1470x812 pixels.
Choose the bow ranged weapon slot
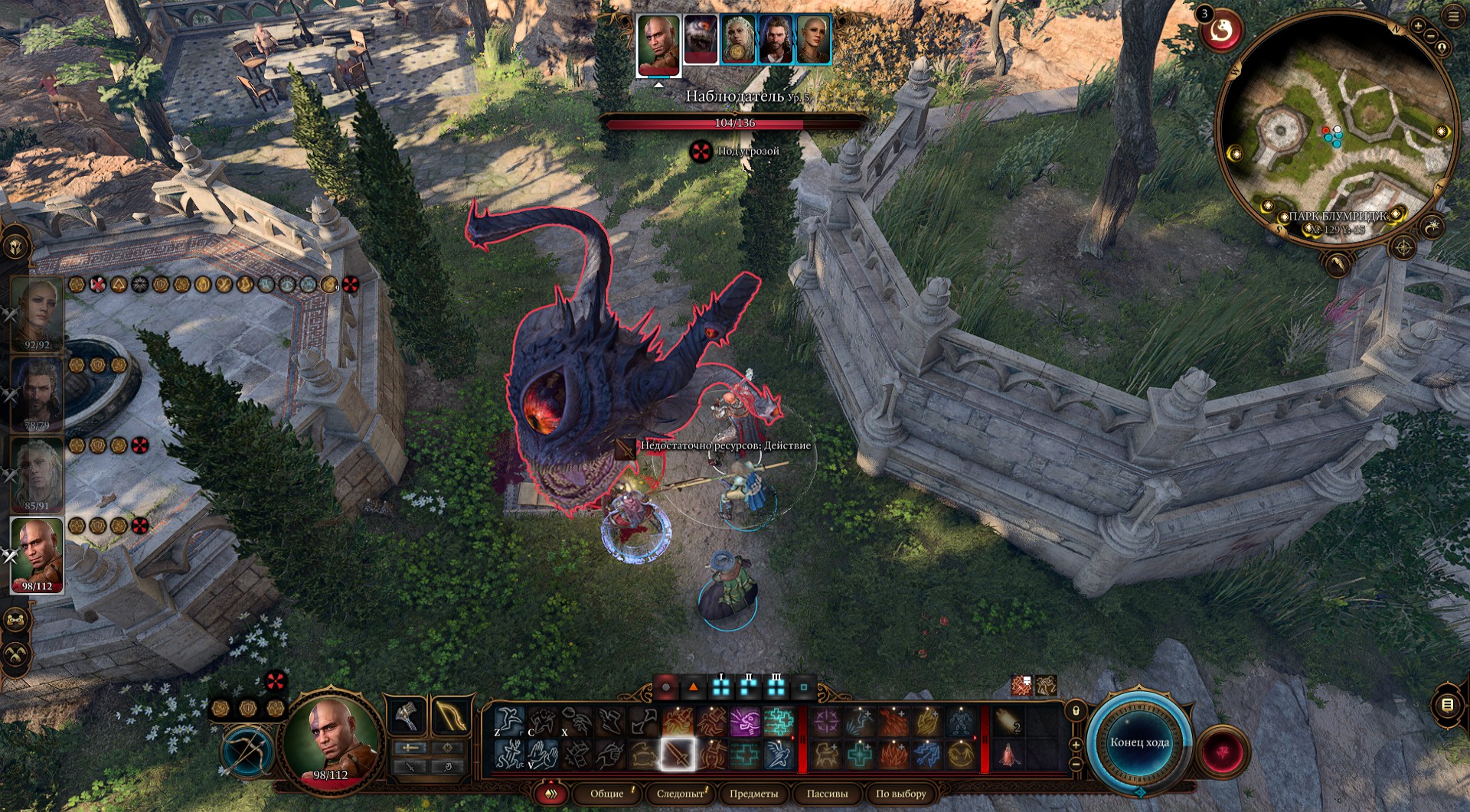(x=450, y=716)
